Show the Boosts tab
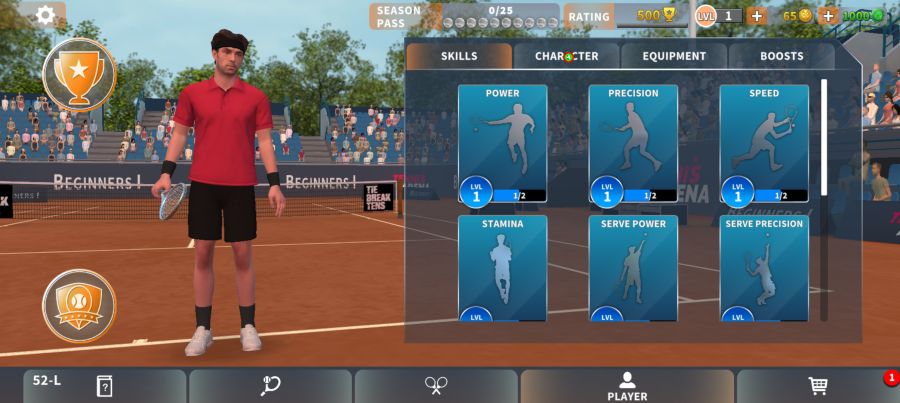 tap(781, 56)
